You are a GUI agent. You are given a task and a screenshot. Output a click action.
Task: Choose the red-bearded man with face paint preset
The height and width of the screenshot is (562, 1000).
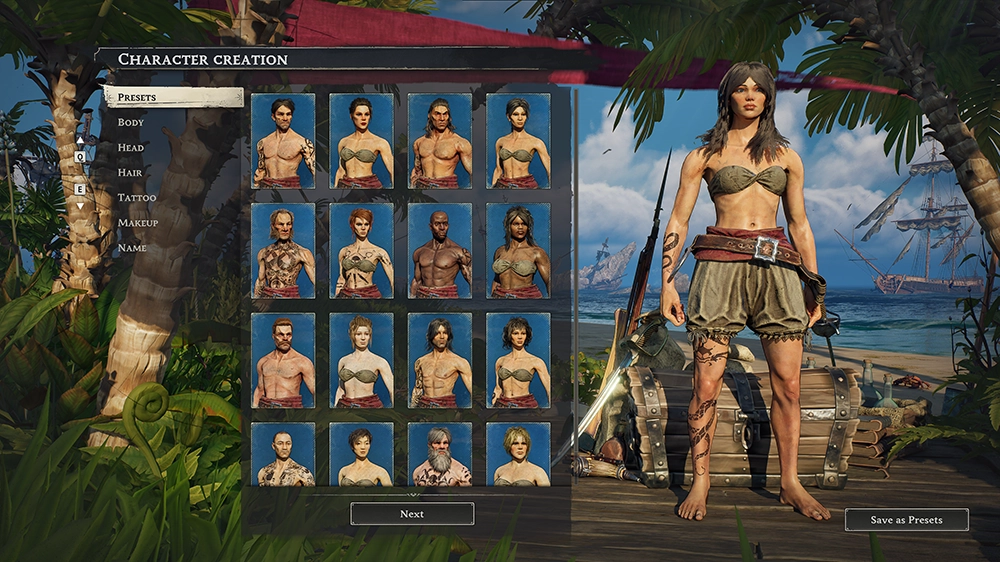[283, 360]
